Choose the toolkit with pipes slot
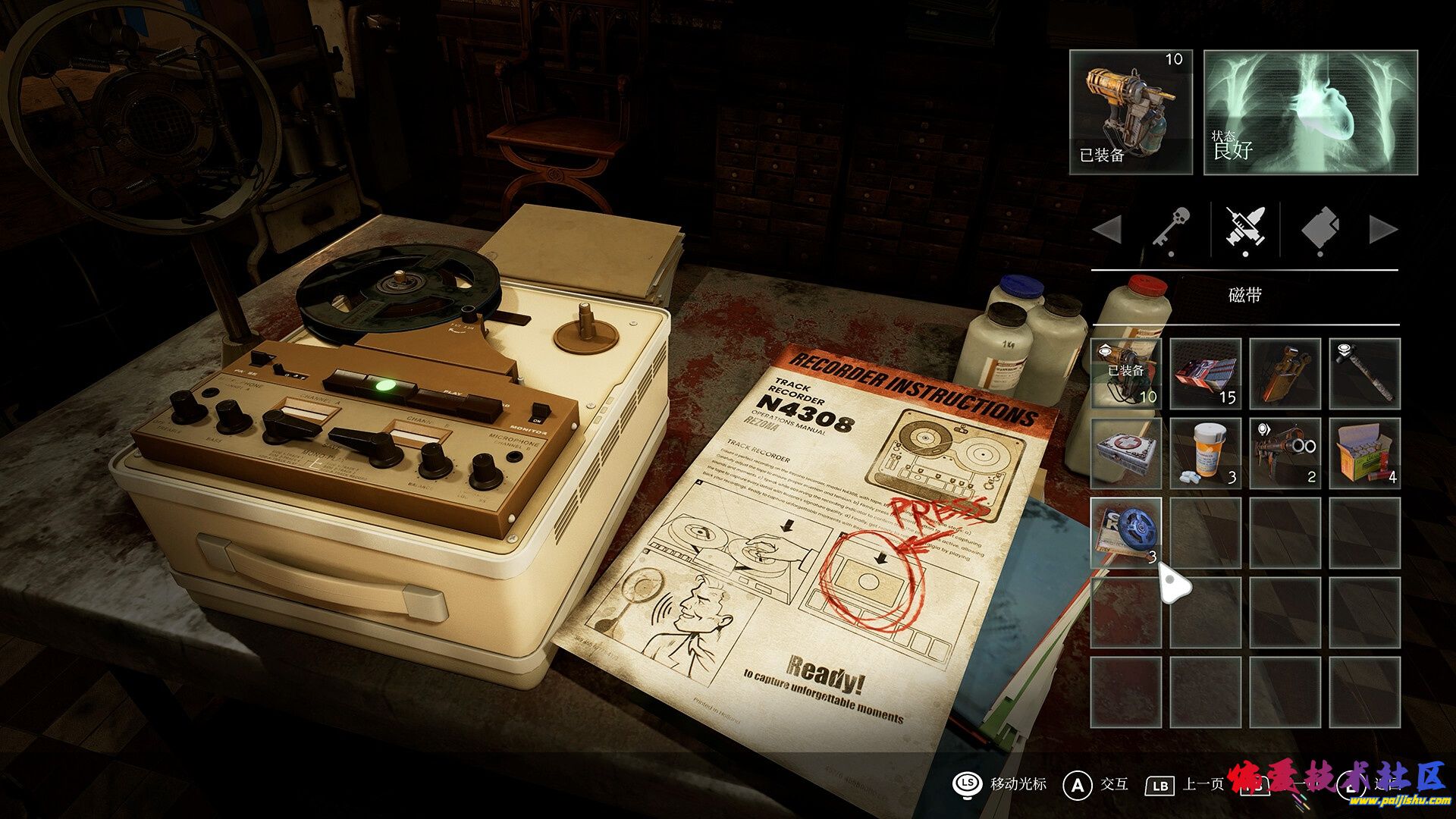The height and width of the screenshot is (819, 1456). 1285,373
